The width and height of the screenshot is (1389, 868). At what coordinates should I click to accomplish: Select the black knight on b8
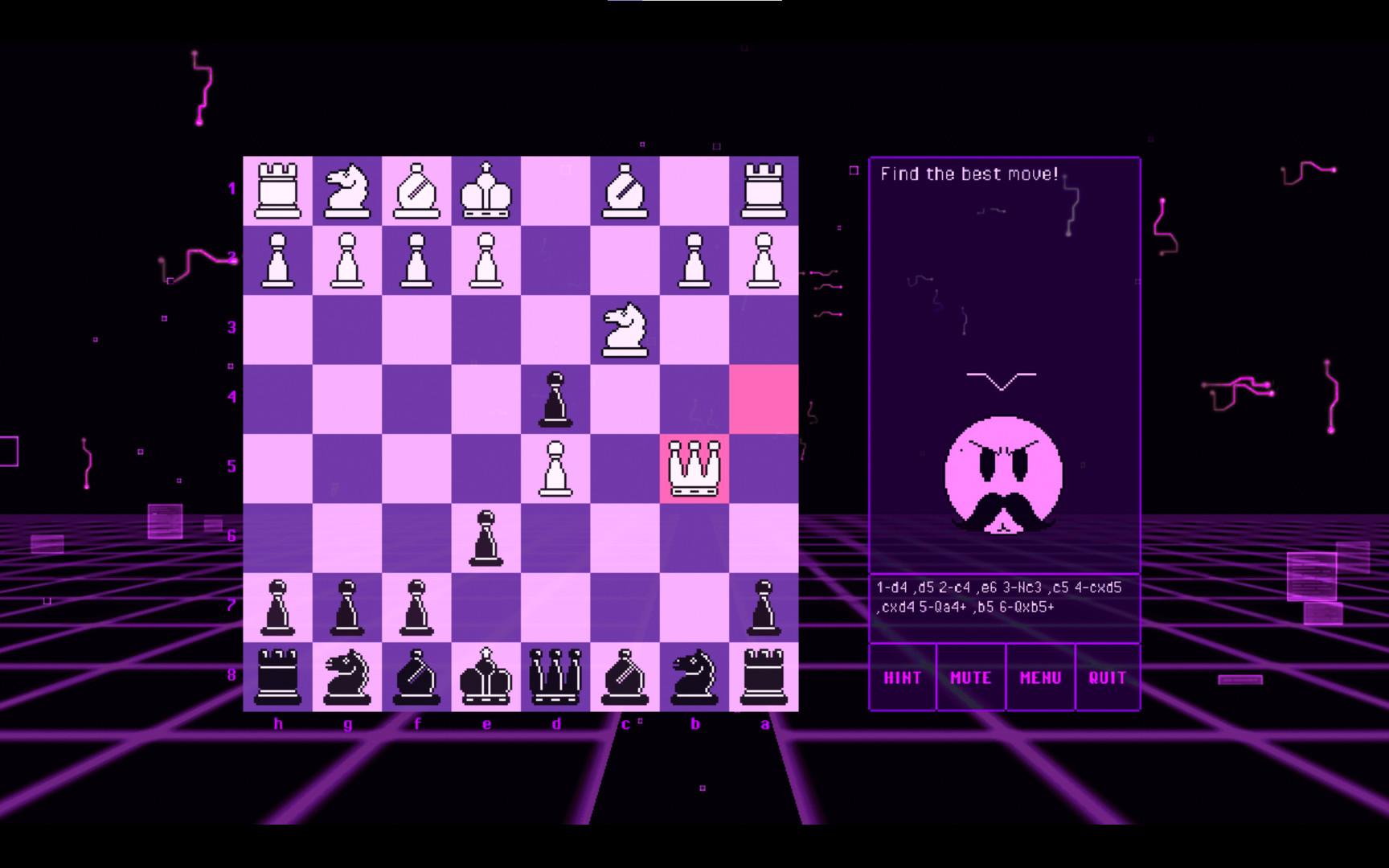click(694, 677)
